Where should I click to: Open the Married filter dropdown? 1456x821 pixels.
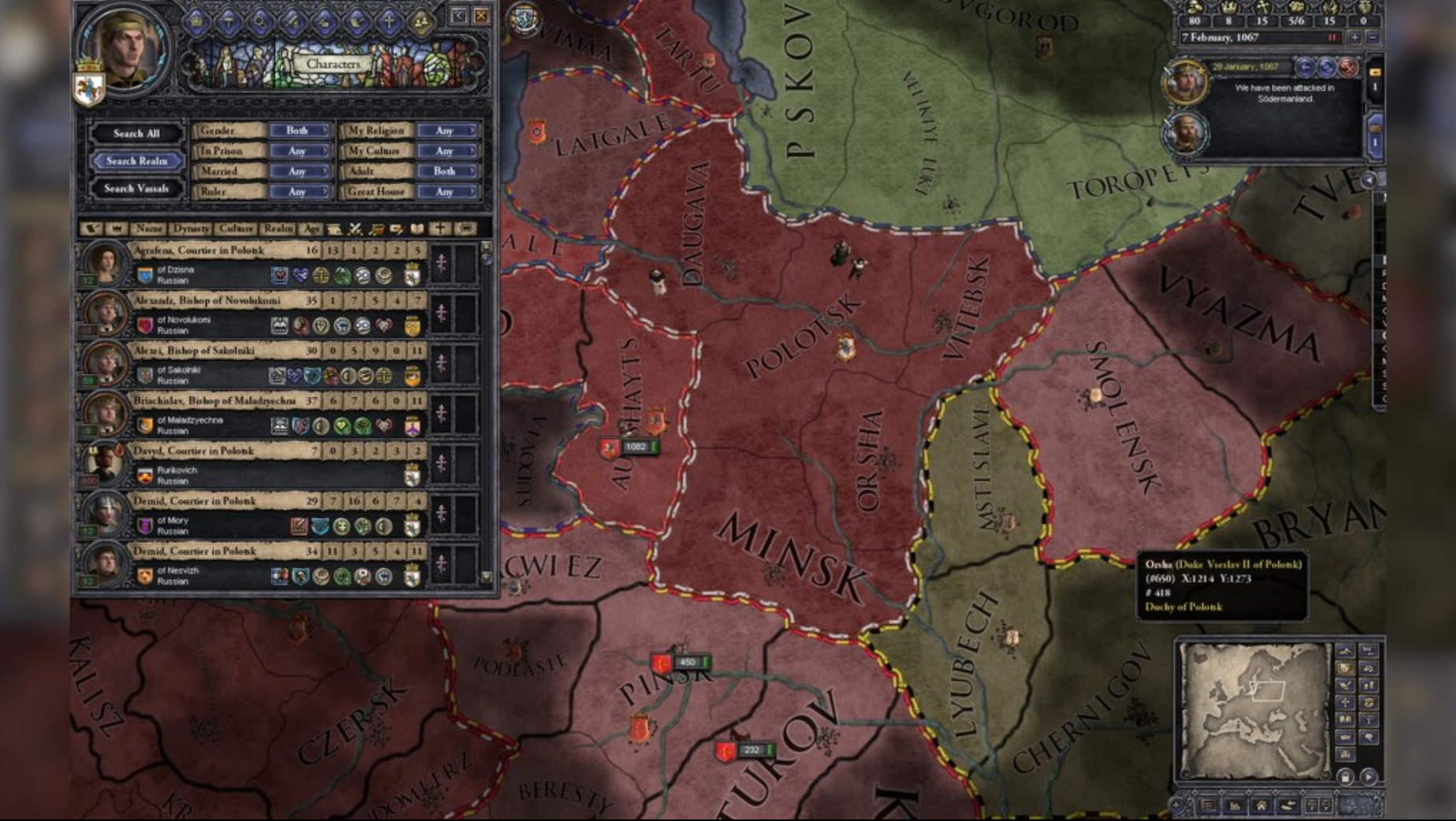click(299, 171)
